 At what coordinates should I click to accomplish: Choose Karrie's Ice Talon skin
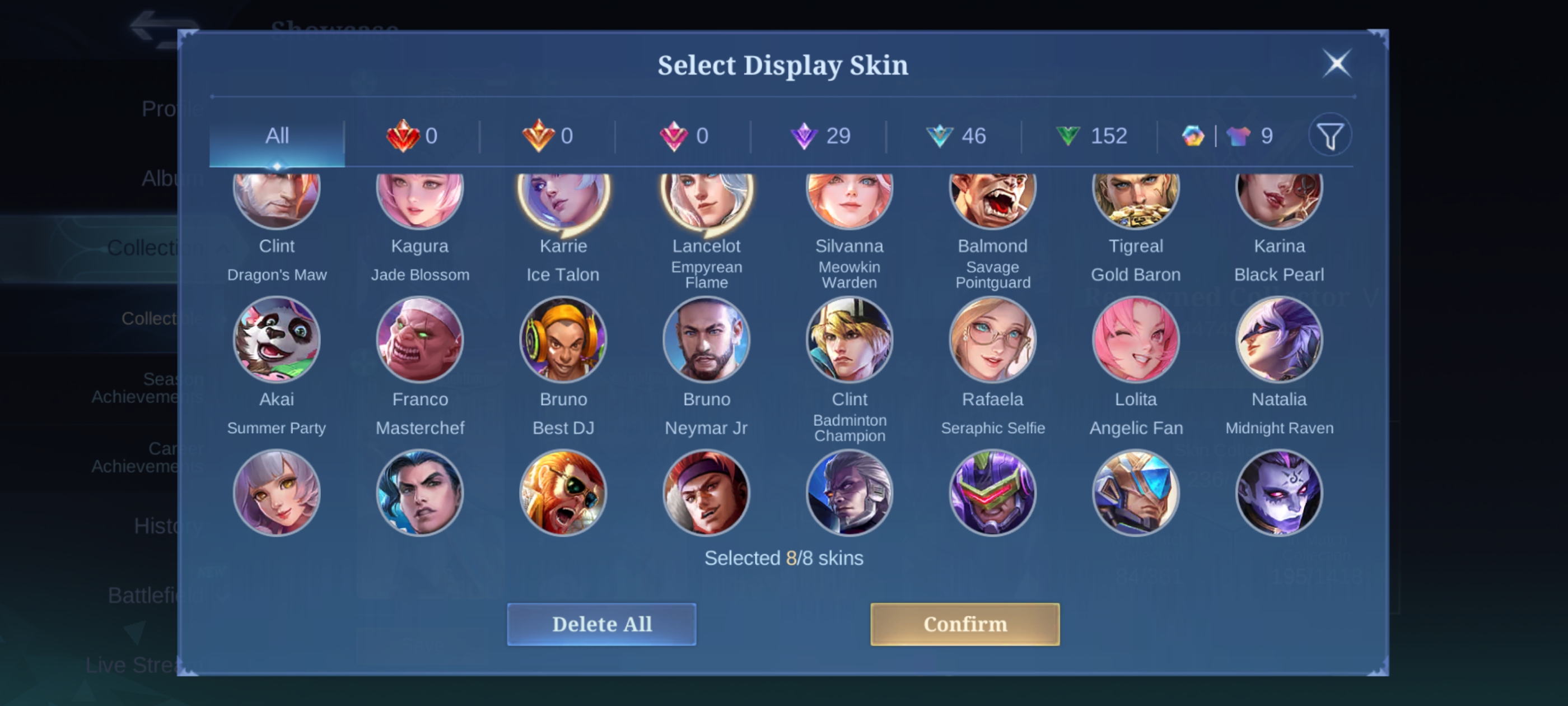pos(563,201)
